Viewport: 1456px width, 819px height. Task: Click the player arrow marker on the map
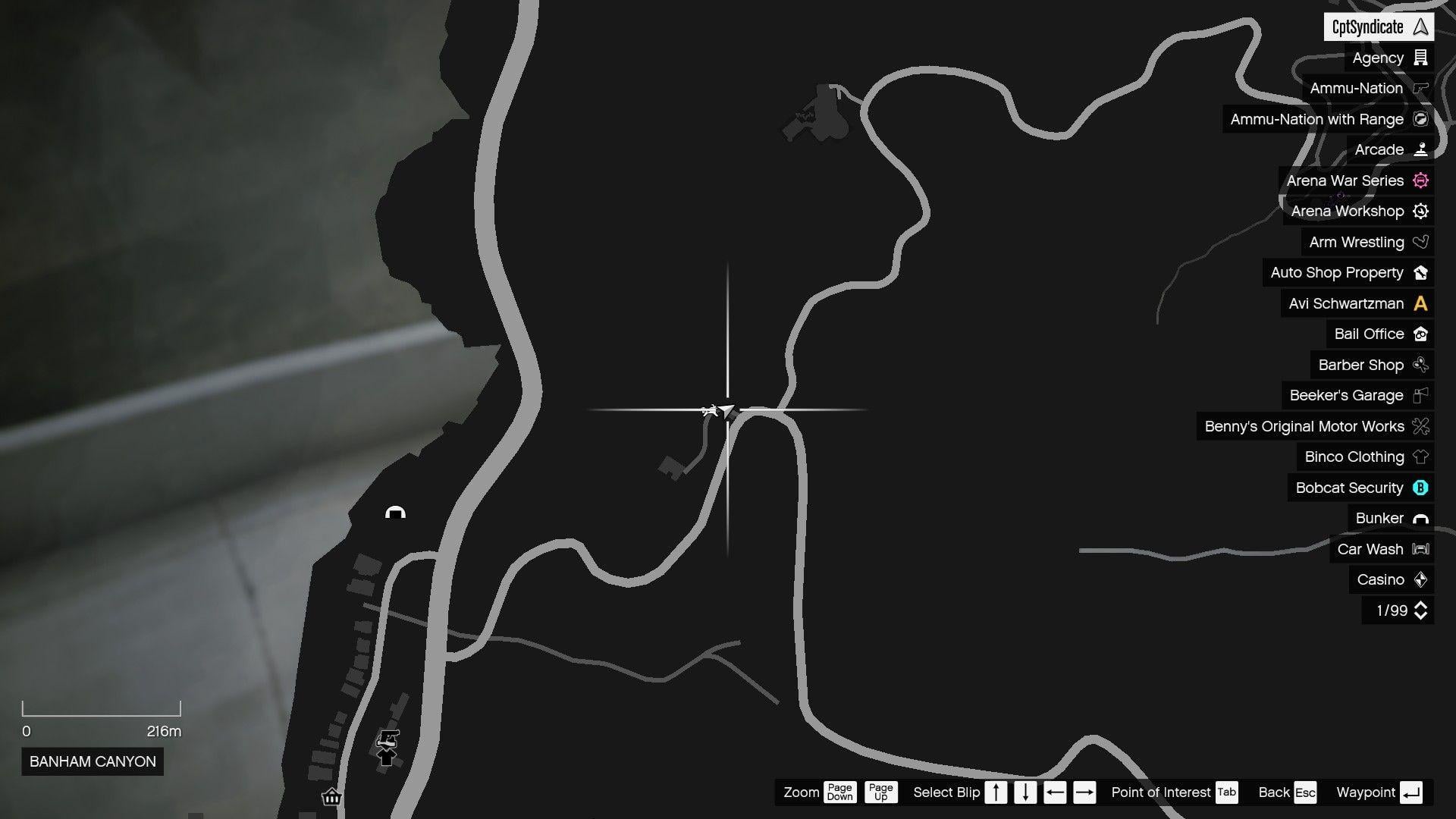(x=726, y=410)
